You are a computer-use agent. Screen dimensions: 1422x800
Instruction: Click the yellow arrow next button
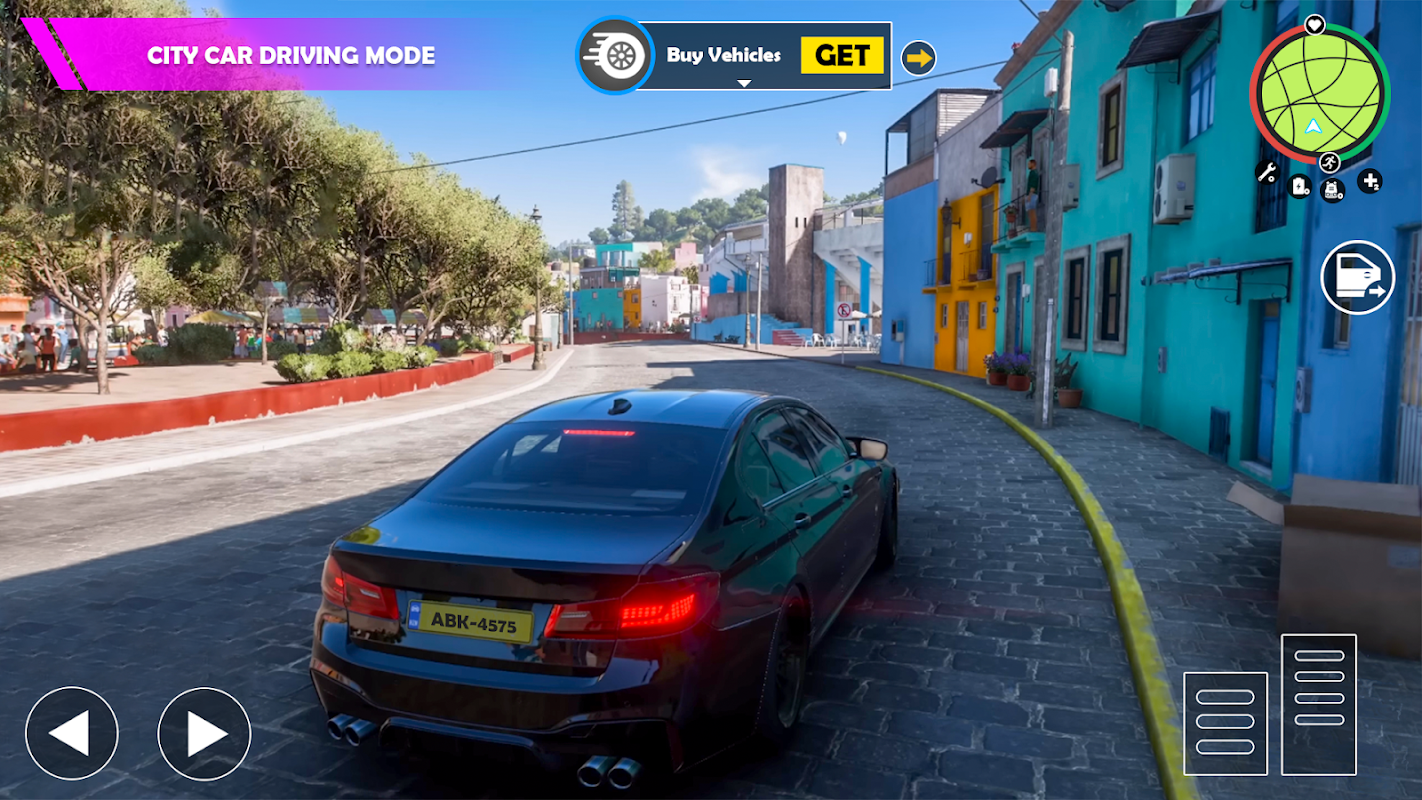click(x=918, y=58)
